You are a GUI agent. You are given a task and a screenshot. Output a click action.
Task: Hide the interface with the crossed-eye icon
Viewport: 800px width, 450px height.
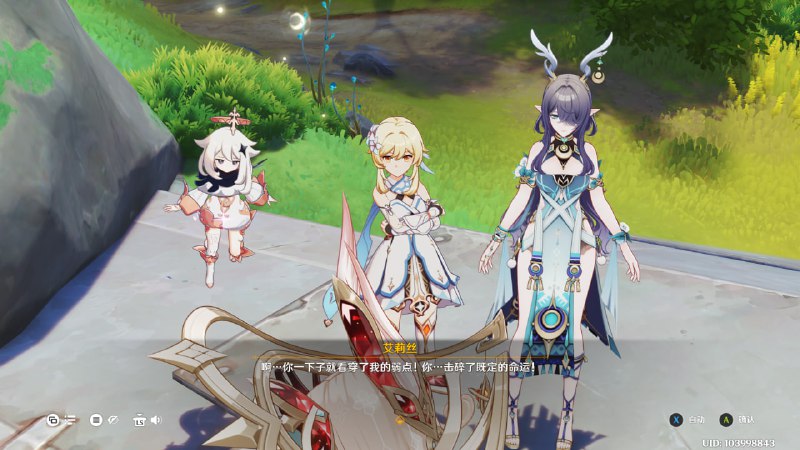113,420
